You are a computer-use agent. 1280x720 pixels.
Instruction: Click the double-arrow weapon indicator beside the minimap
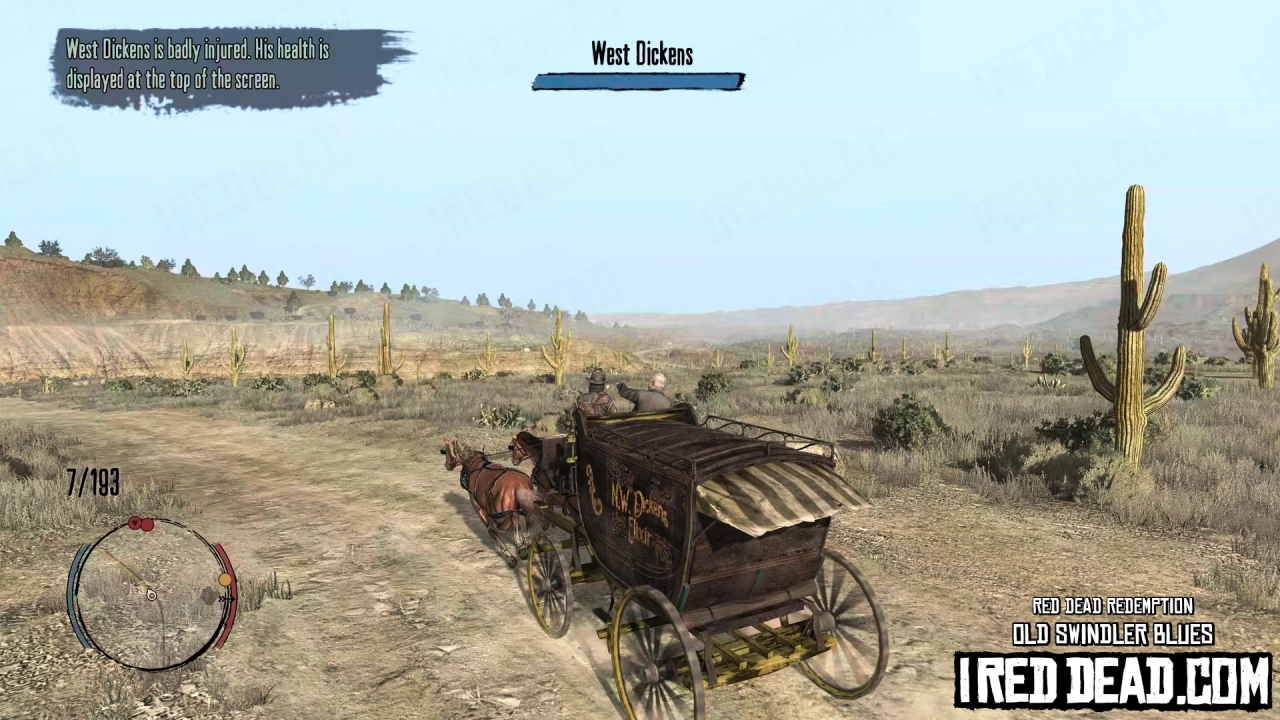click(x=227, y=598)
